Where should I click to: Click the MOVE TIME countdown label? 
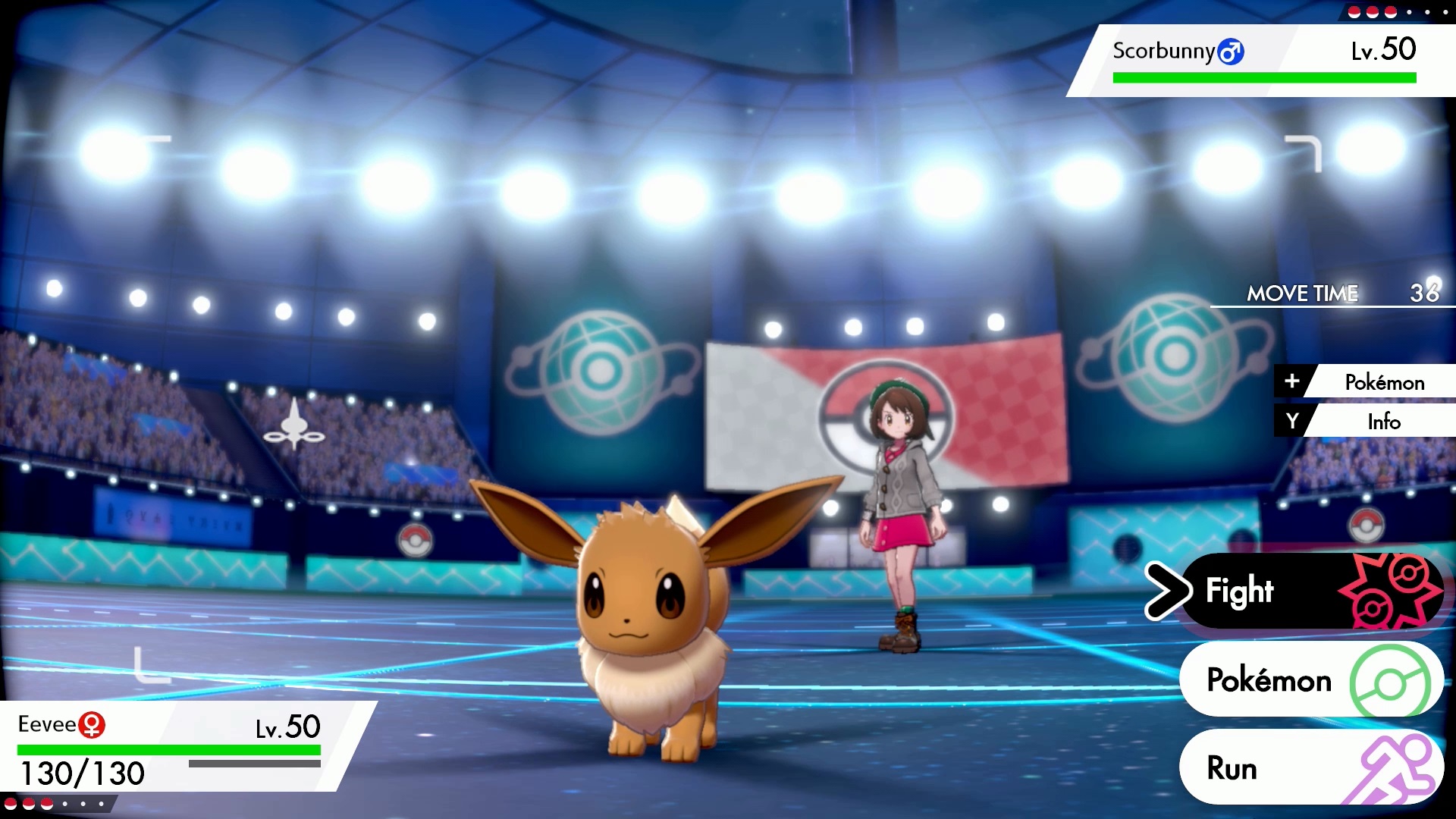tap(1302, 293)
